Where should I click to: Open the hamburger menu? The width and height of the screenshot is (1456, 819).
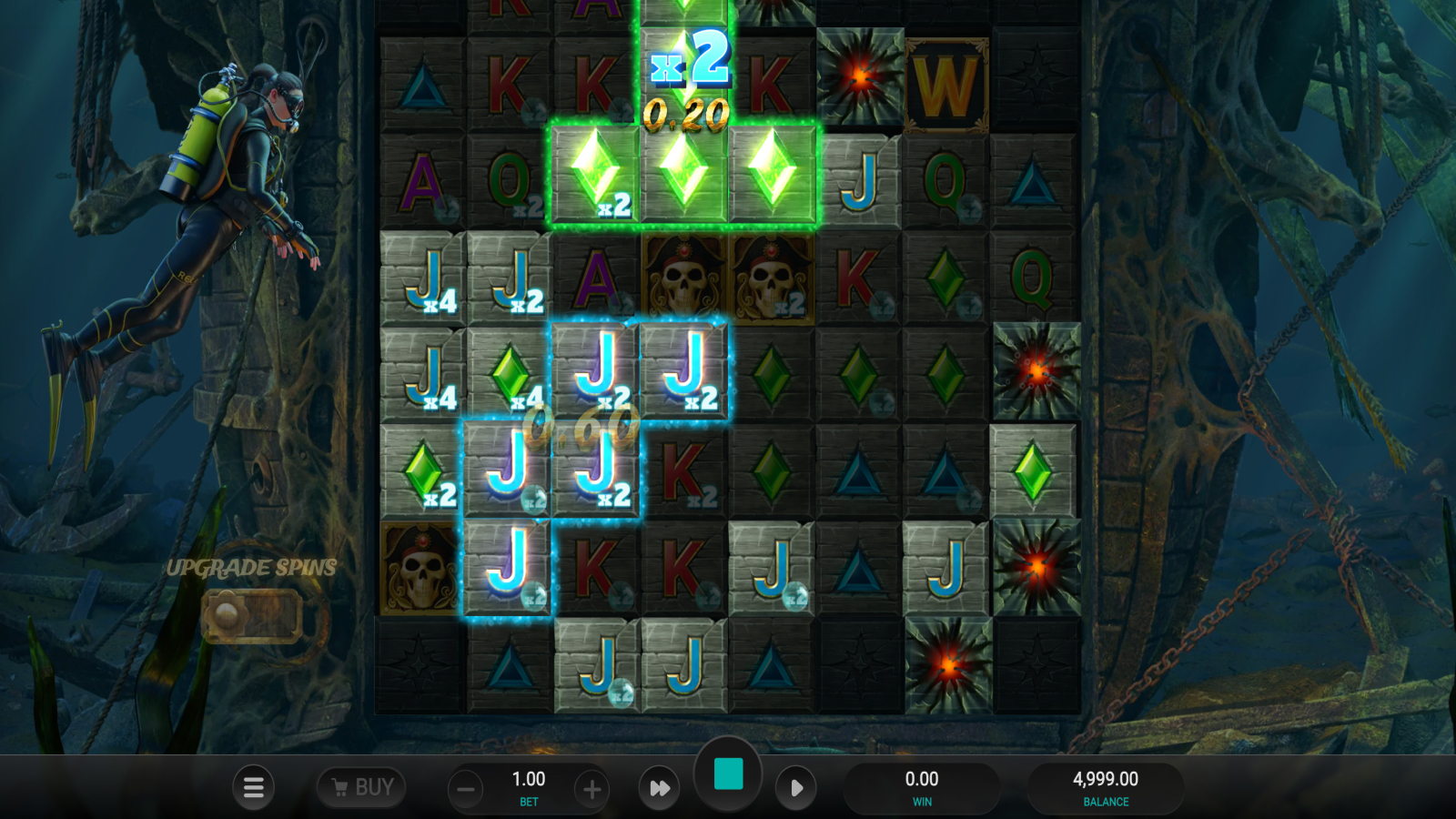[254, 787]
